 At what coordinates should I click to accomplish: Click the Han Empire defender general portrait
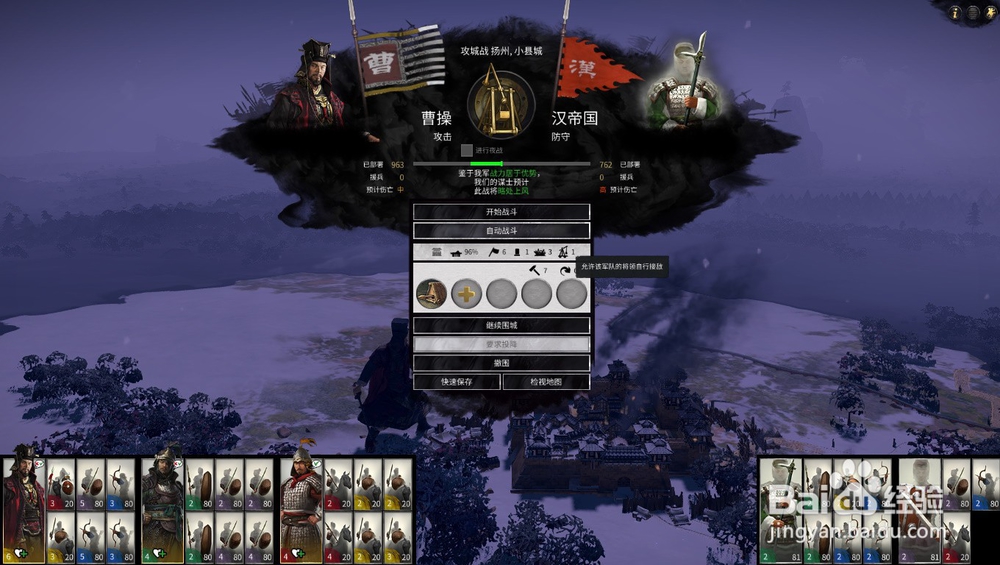click(x=684, y=85)
